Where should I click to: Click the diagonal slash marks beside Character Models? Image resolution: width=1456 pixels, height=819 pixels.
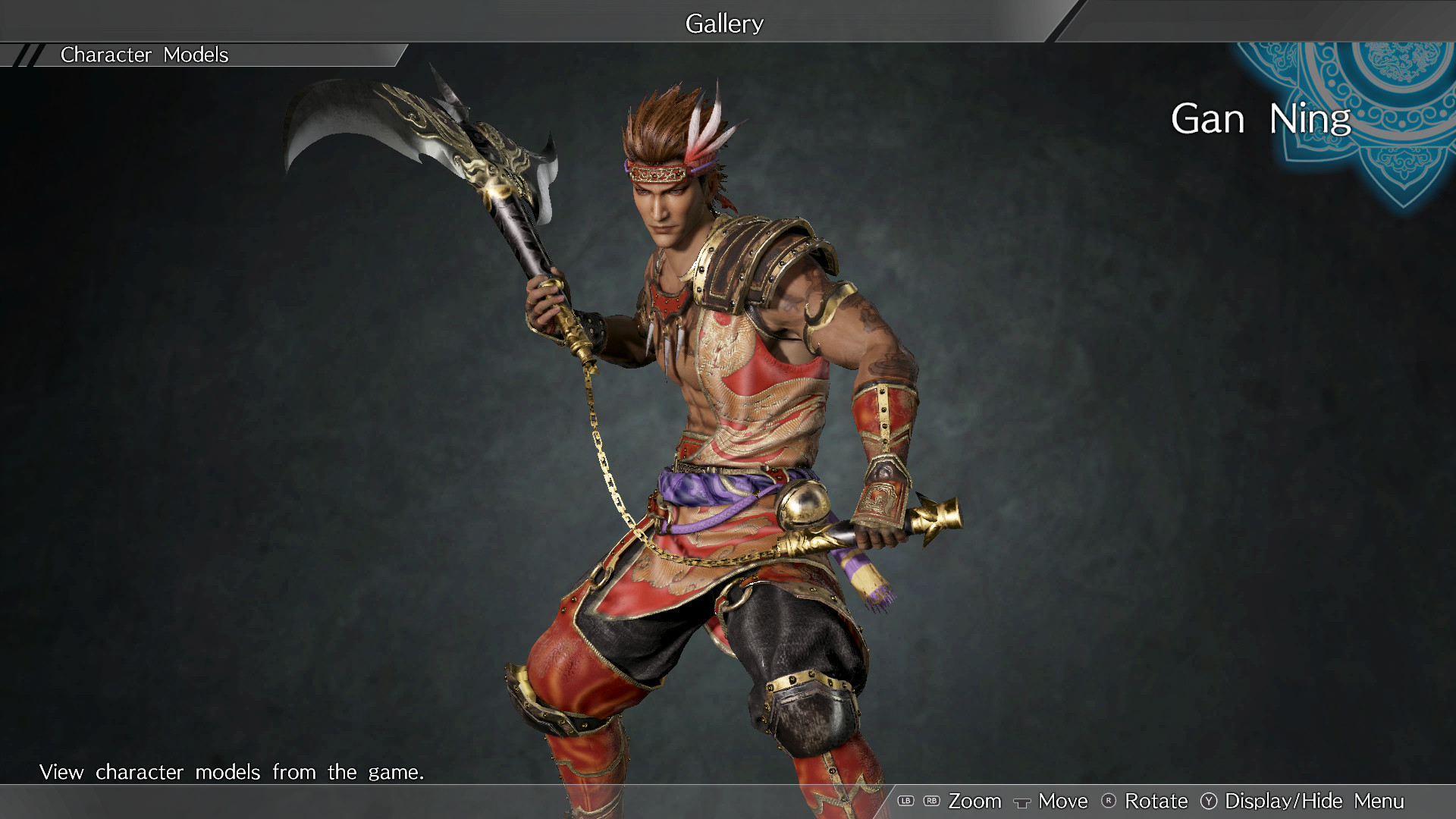click(x=30, y=54)
